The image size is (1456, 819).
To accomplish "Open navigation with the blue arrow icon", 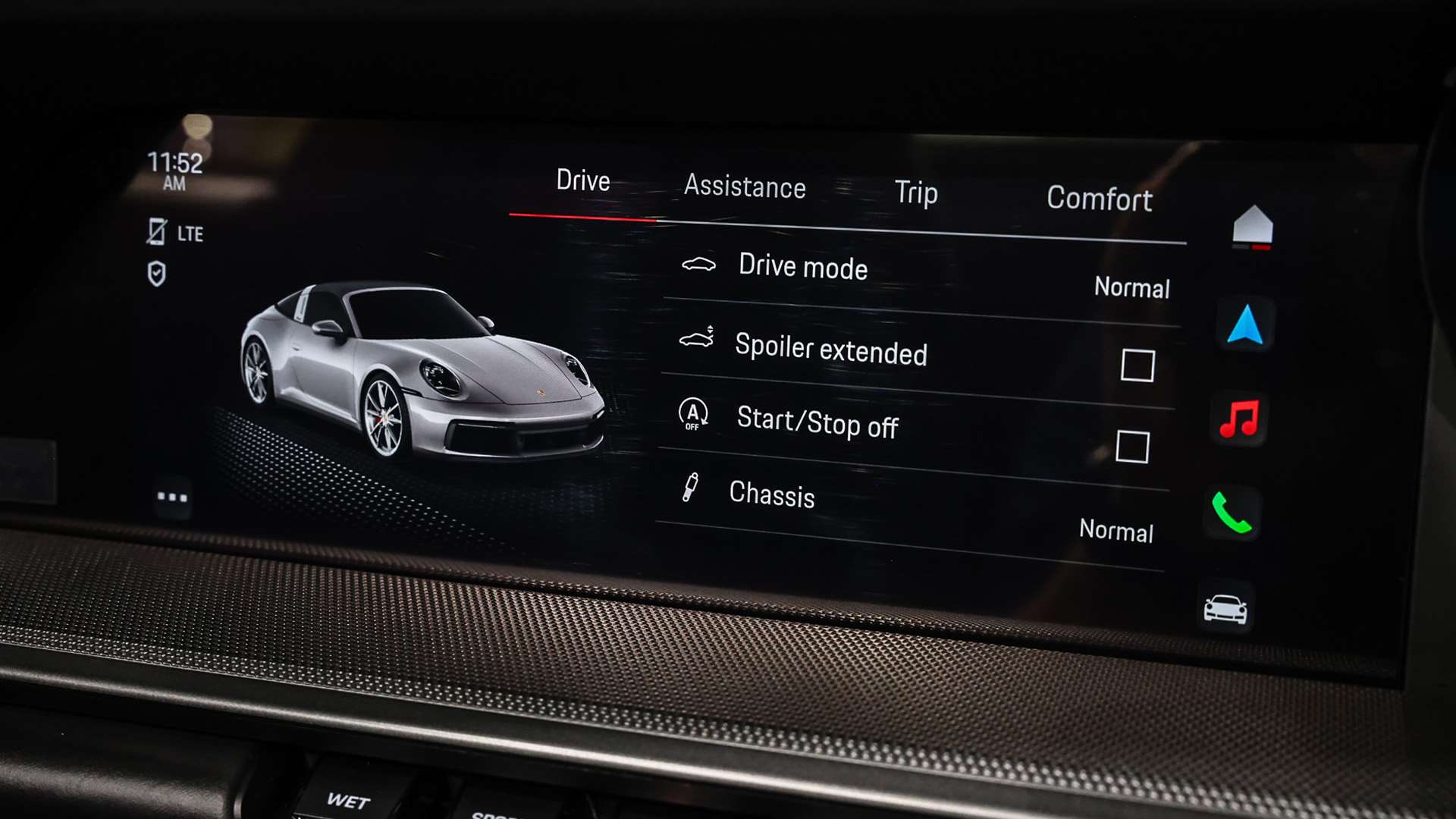I will (1244, 325).
